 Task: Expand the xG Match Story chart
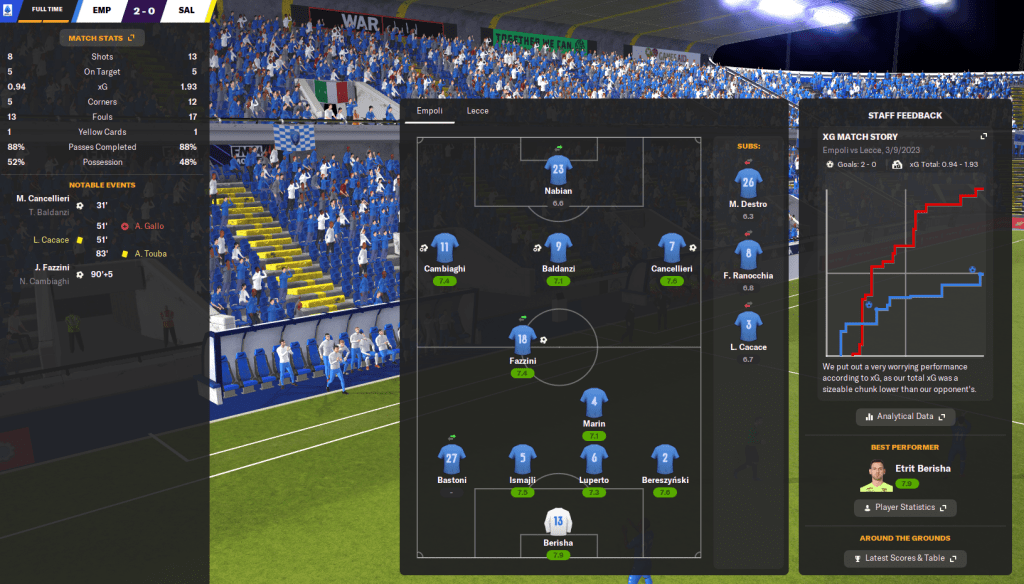coord(983,137)
